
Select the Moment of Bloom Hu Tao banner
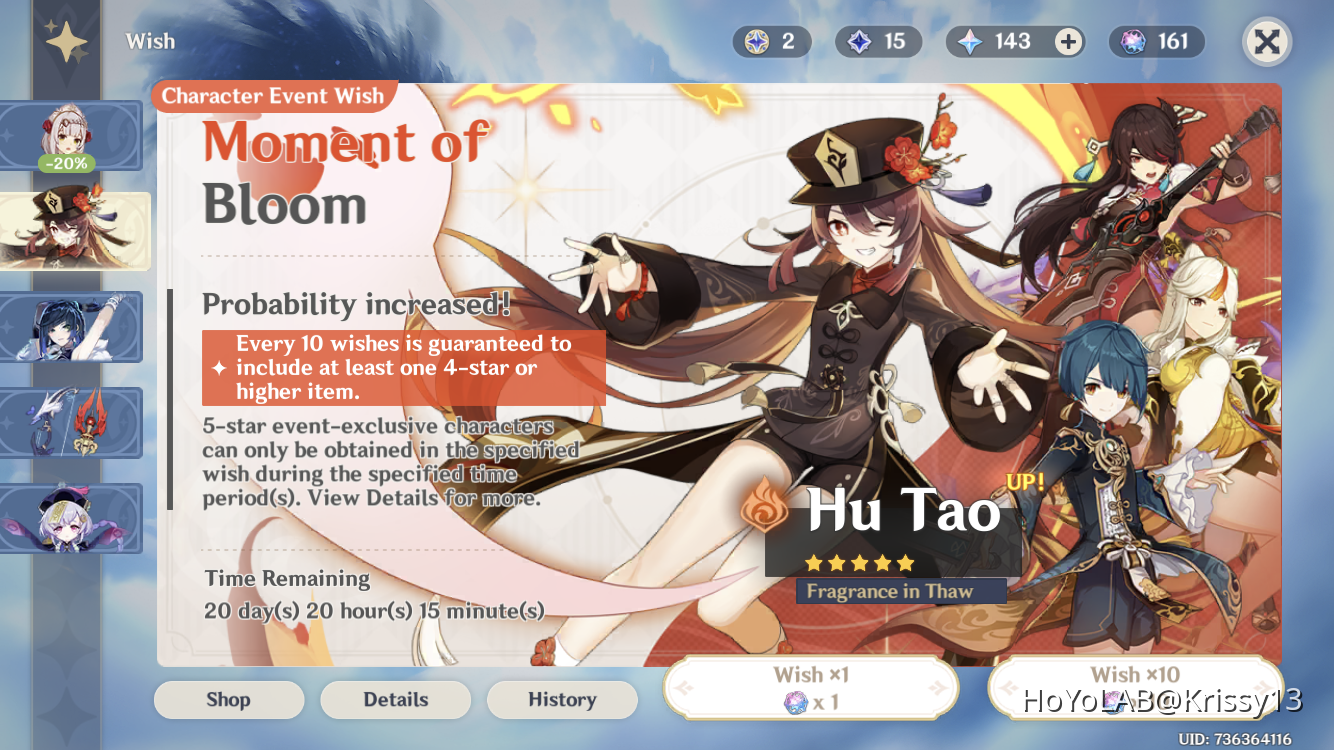(x=70, y=231)
